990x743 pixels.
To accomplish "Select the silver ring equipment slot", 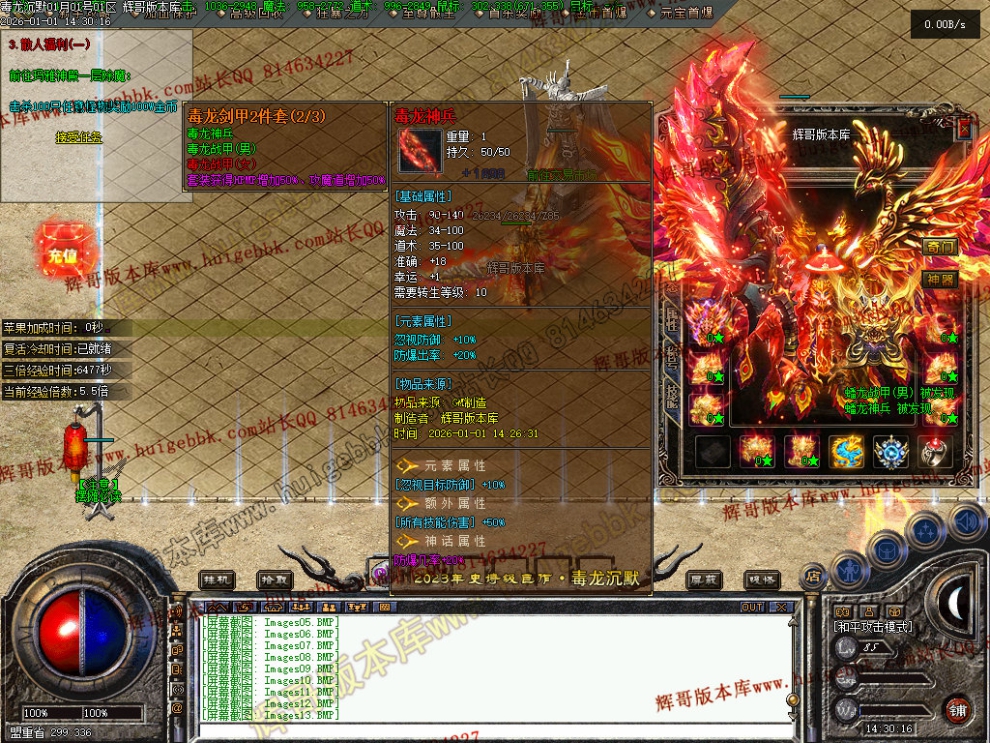I will (x=935, y=452).
